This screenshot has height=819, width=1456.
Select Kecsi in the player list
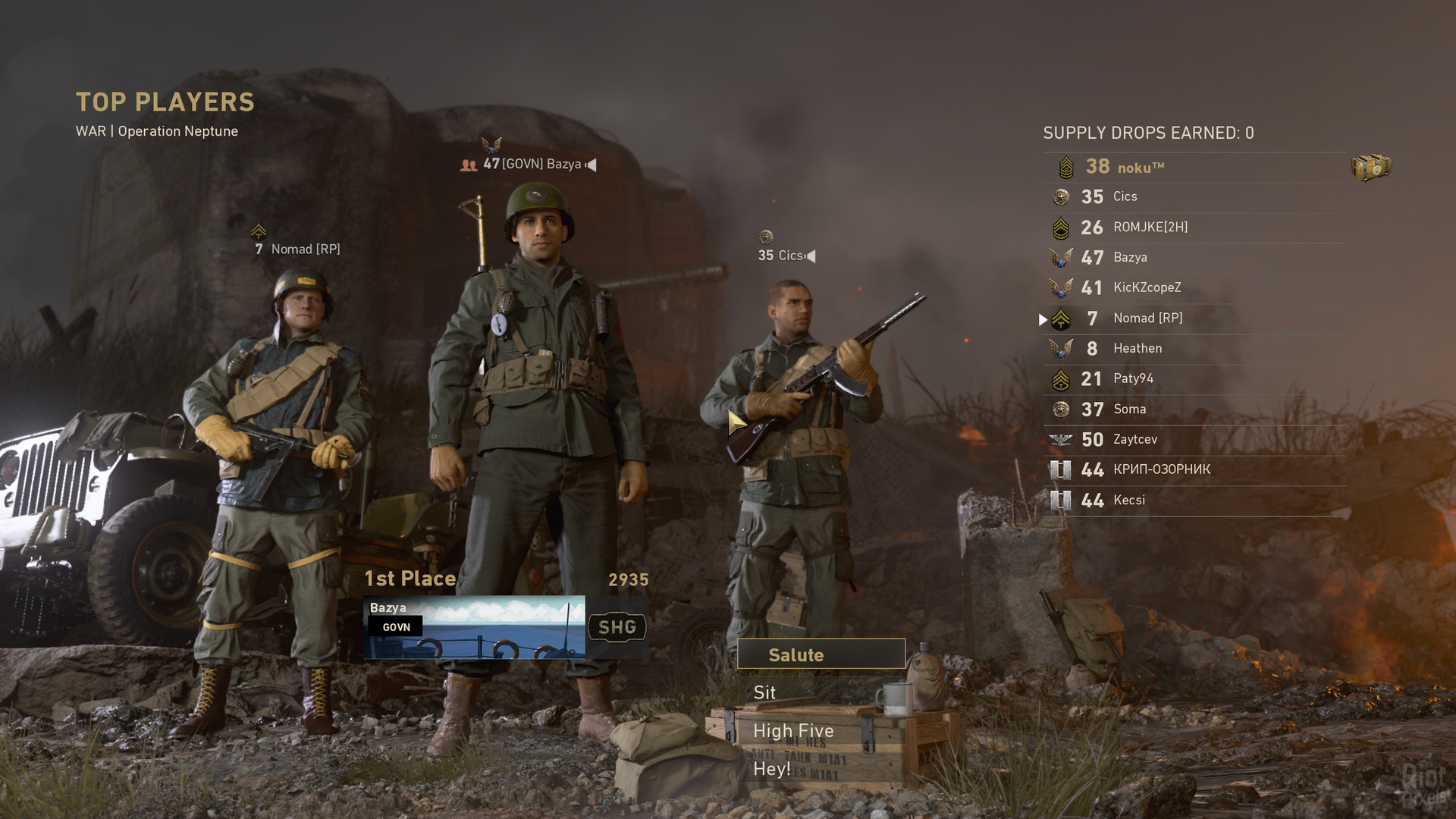[1194, 500]
